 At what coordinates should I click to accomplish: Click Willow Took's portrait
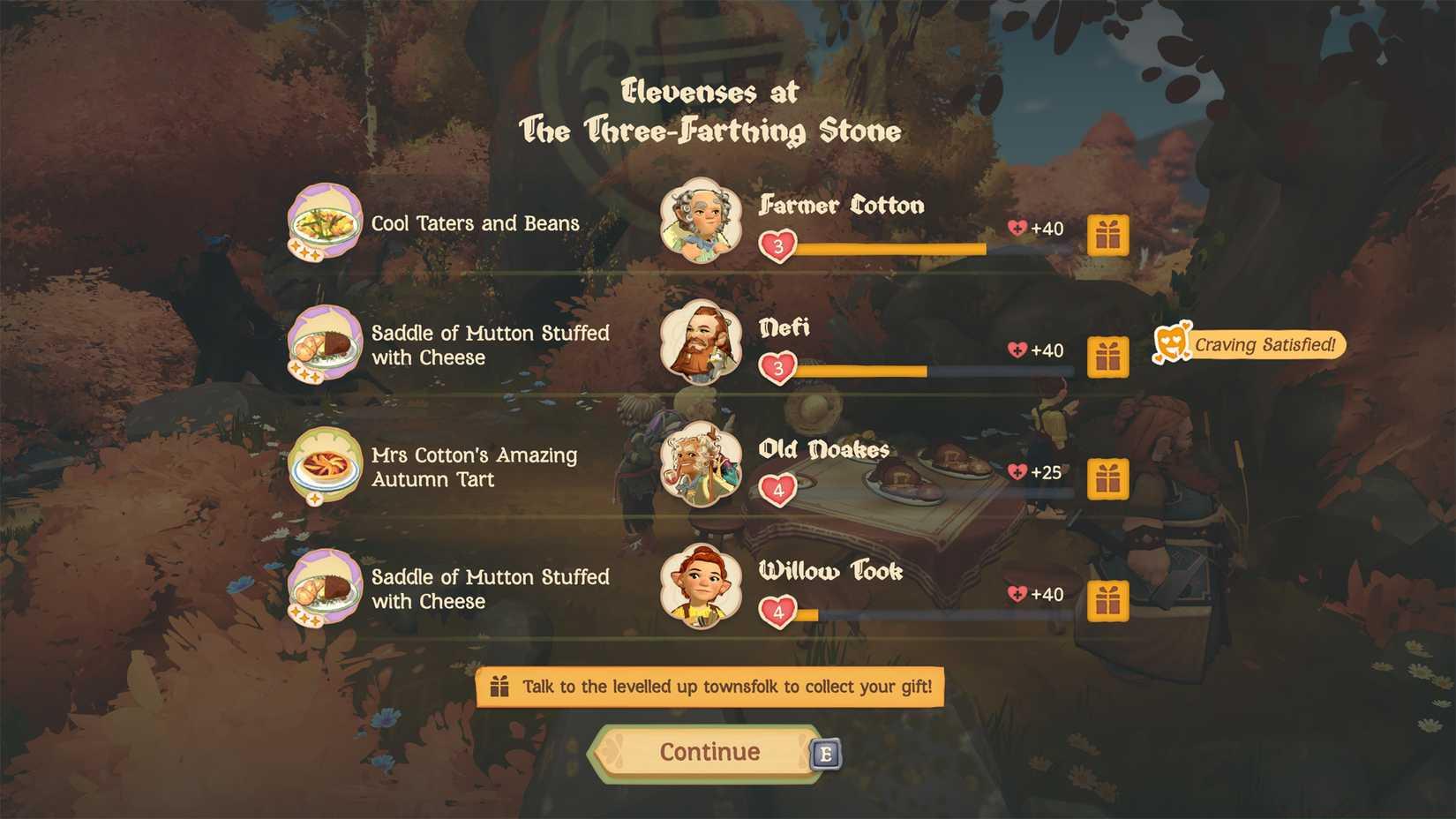coord(699,587)
